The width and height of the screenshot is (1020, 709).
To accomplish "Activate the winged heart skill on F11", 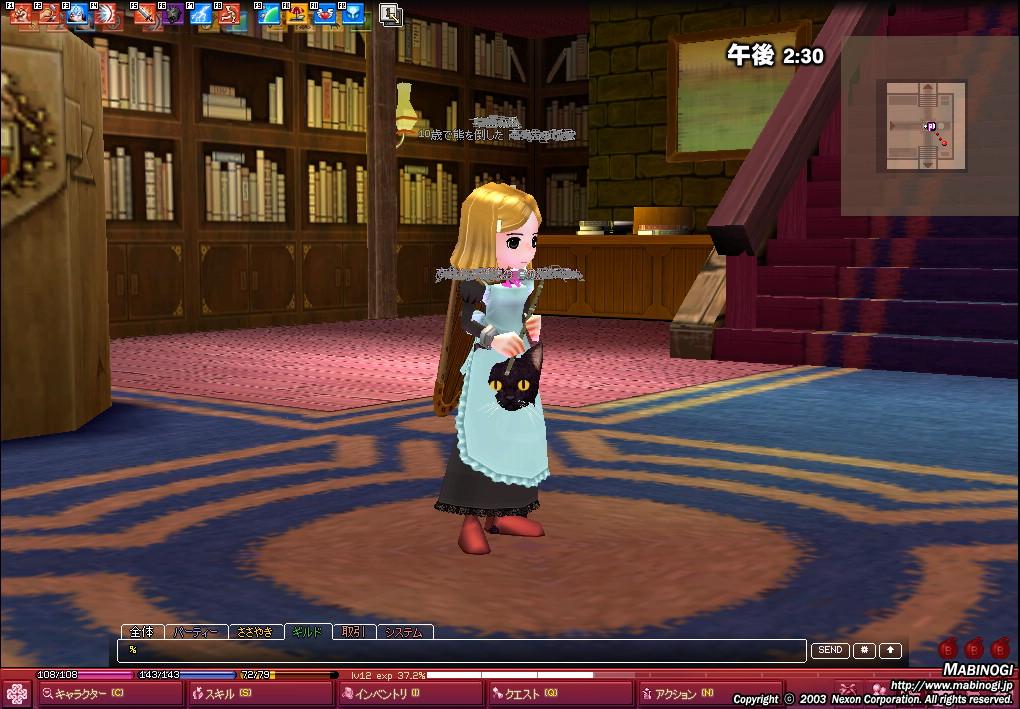I will [x=325, y=14].
